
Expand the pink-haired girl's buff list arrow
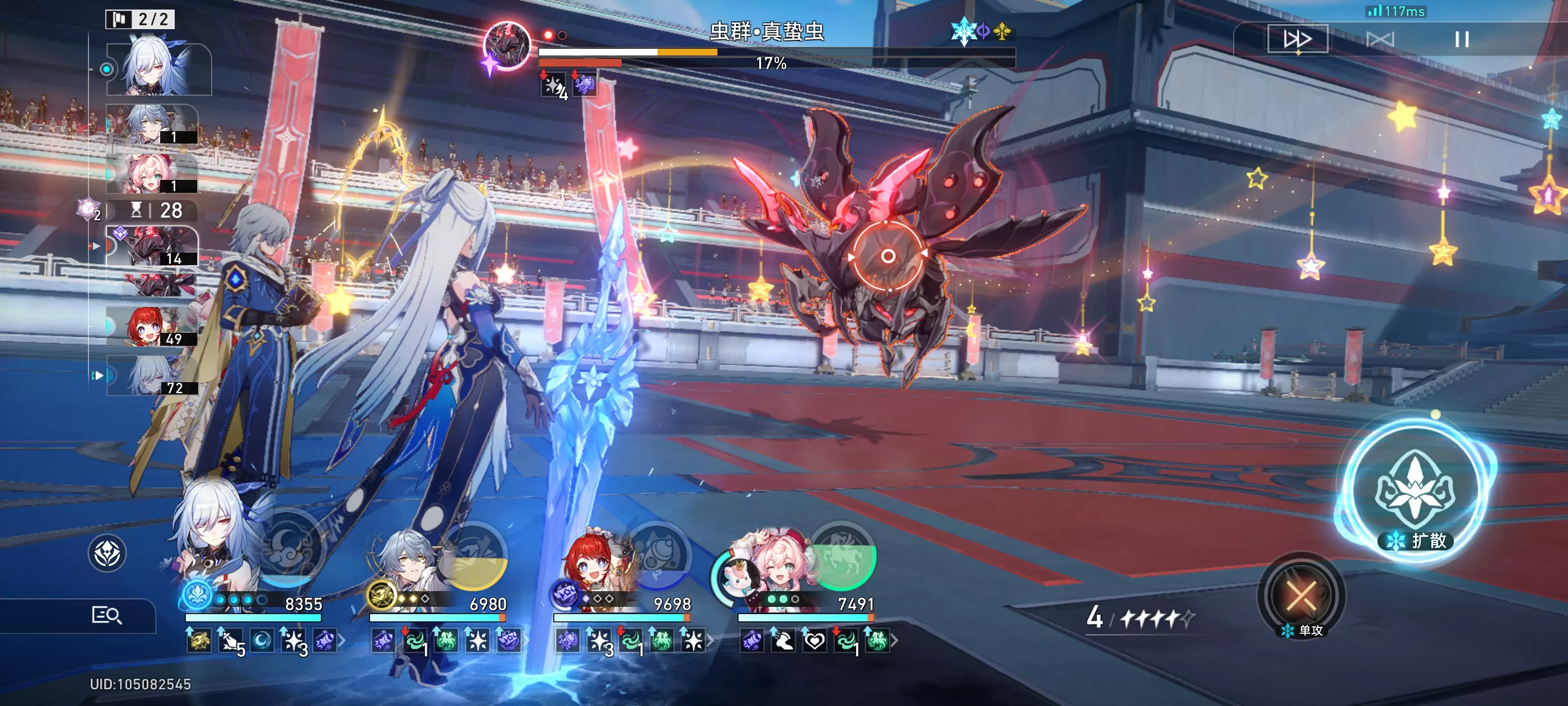click(x=895, y=640)
